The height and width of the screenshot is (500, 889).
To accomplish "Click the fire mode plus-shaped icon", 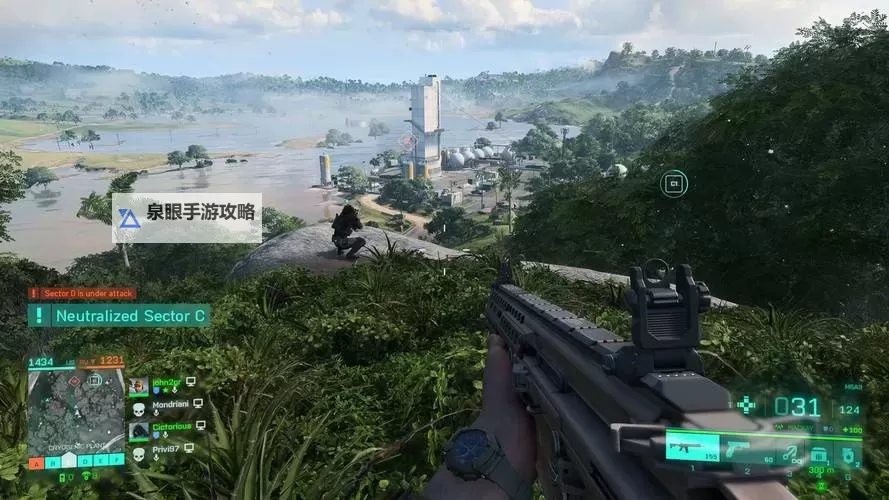I will coord(746,405).
